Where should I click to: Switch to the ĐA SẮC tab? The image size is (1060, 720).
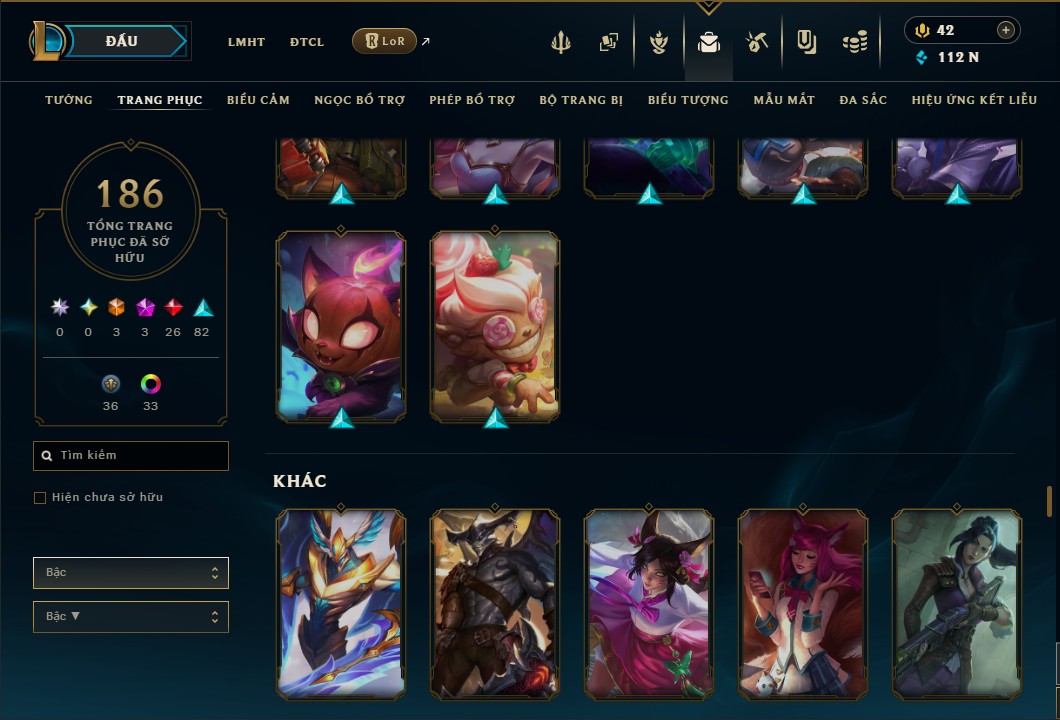(863, 100)
